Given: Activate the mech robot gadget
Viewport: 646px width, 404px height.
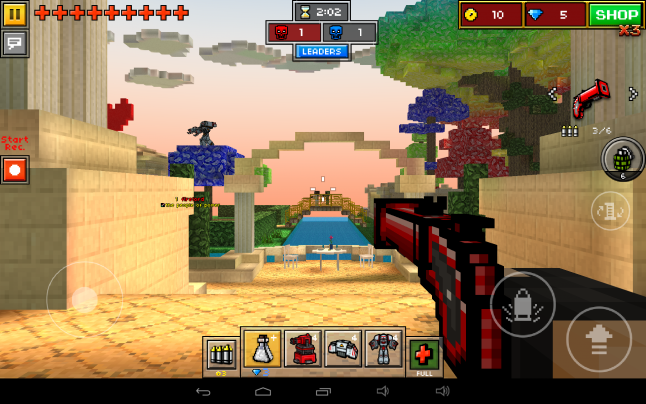Looking at the screenshot, I should tap(383, 349).
